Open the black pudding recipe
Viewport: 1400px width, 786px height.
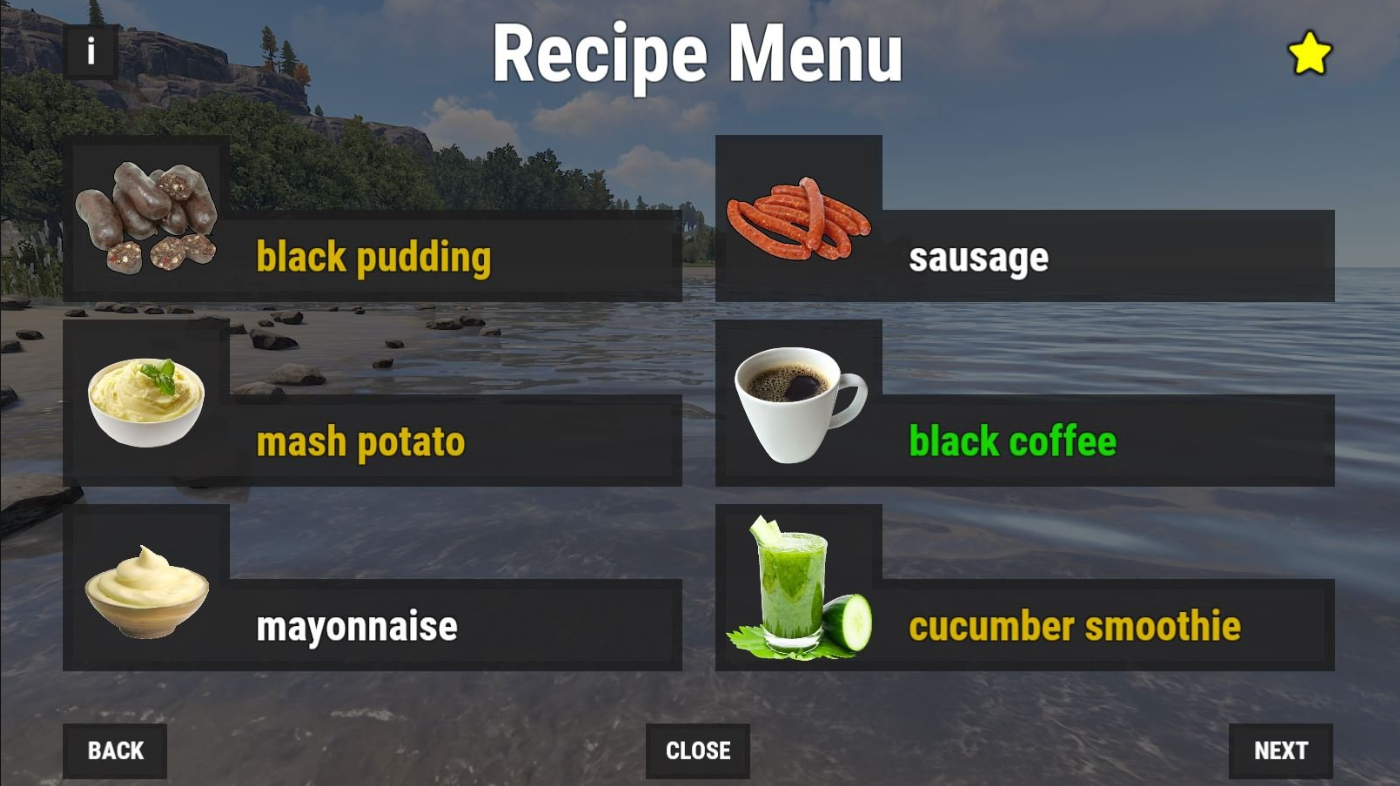[x=374, y=257]
